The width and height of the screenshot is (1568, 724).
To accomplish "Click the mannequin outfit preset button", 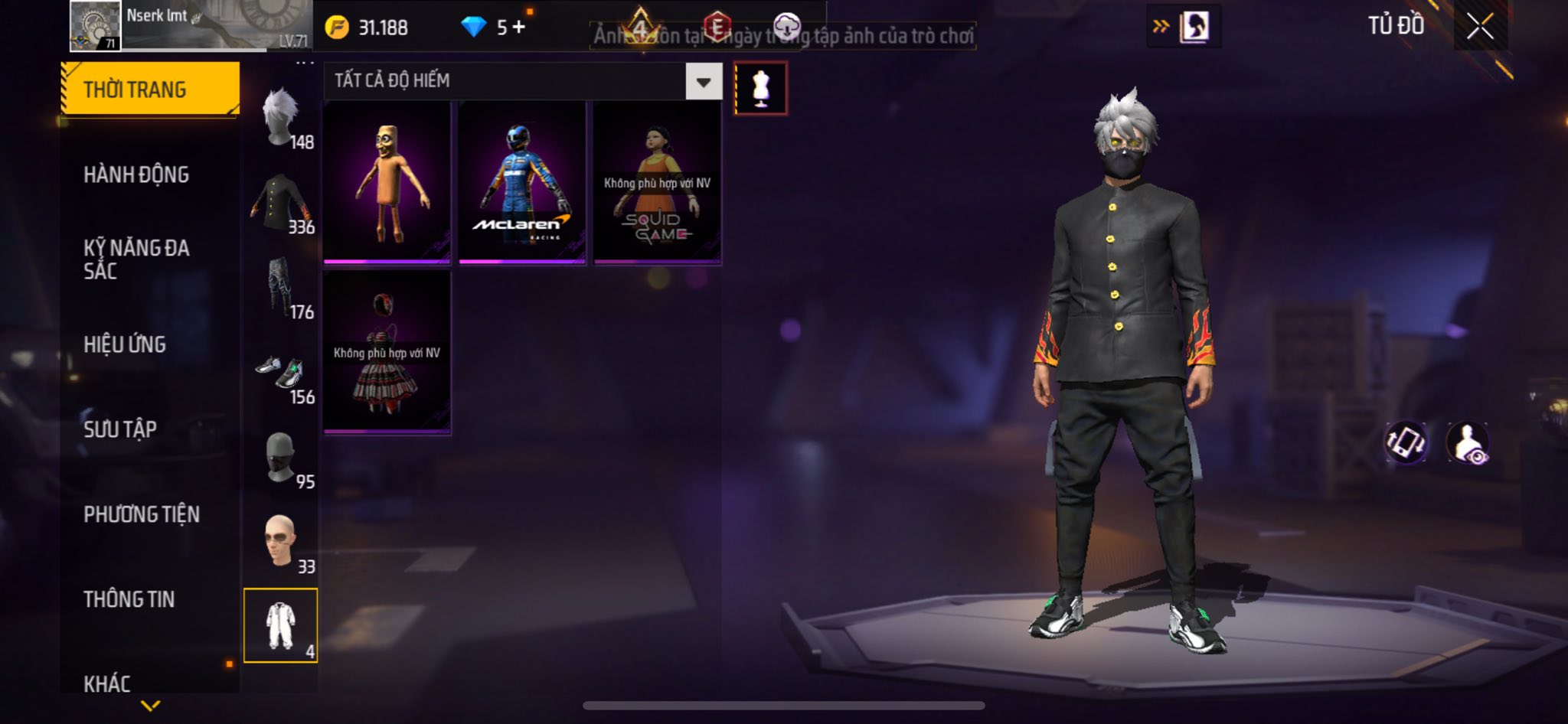I will (760, 88).
